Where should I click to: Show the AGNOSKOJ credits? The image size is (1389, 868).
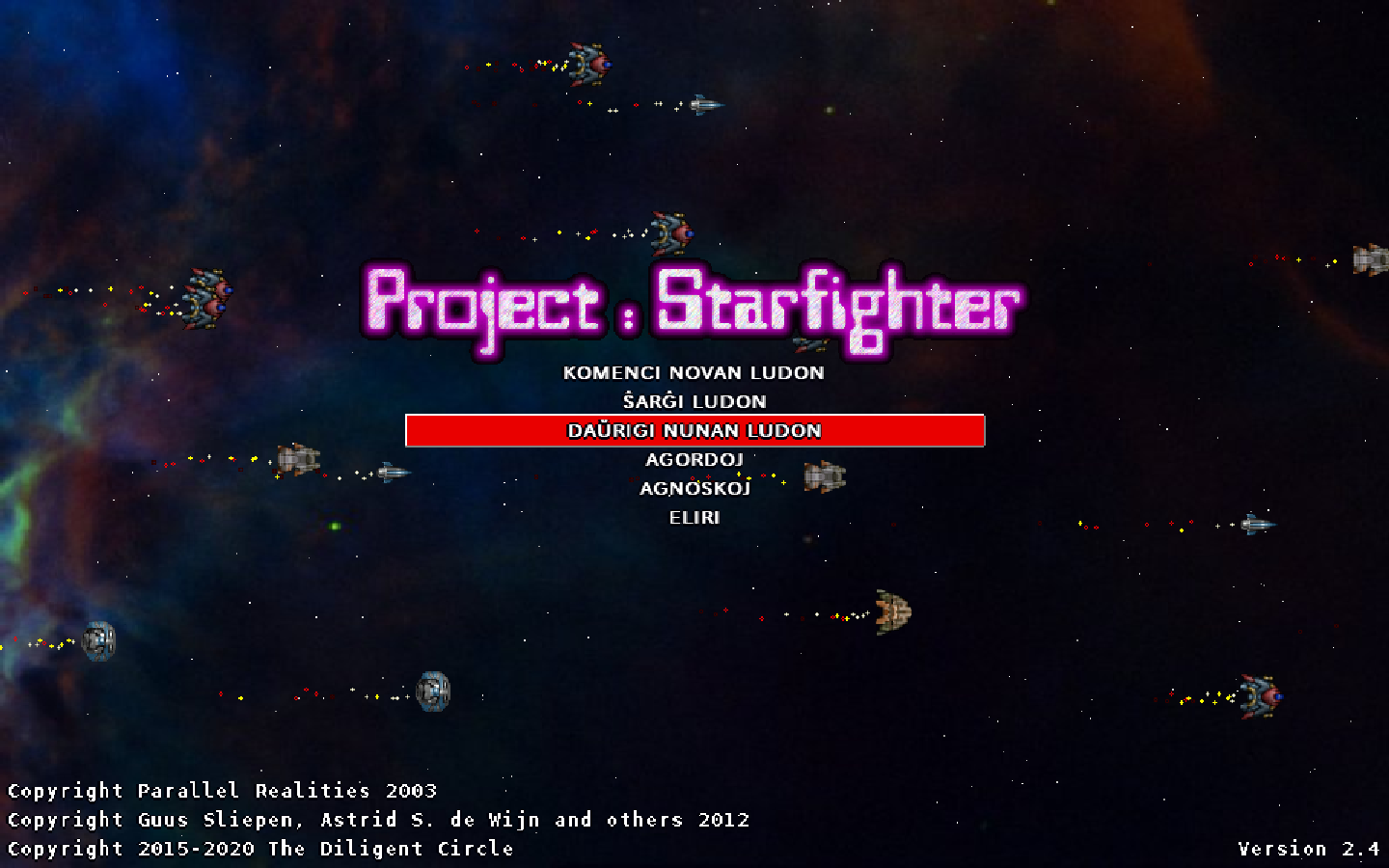point(694,489)
